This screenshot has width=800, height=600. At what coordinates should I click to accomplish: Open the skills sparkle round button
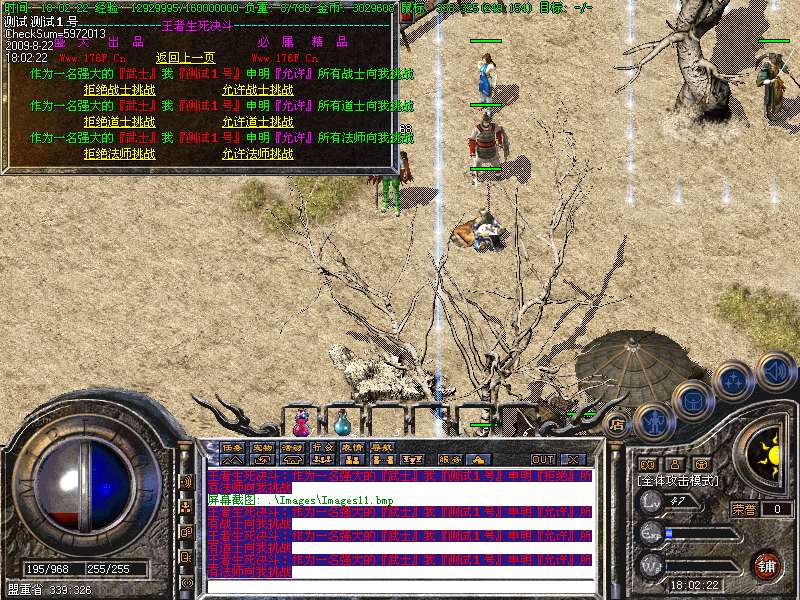pyautogui.click(x=735, y=379)
